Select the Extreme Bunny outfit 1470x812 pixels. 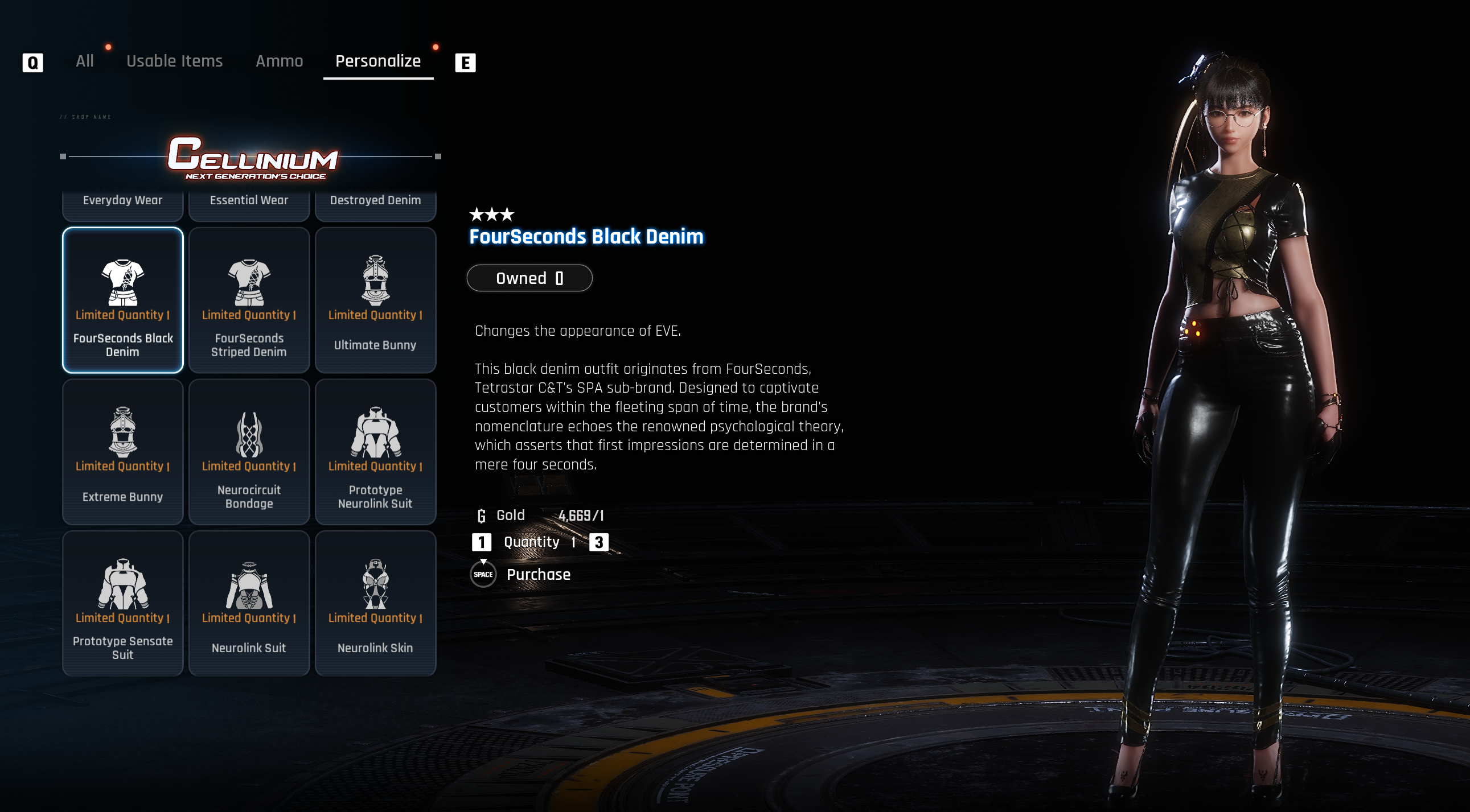tap(123, 452)
